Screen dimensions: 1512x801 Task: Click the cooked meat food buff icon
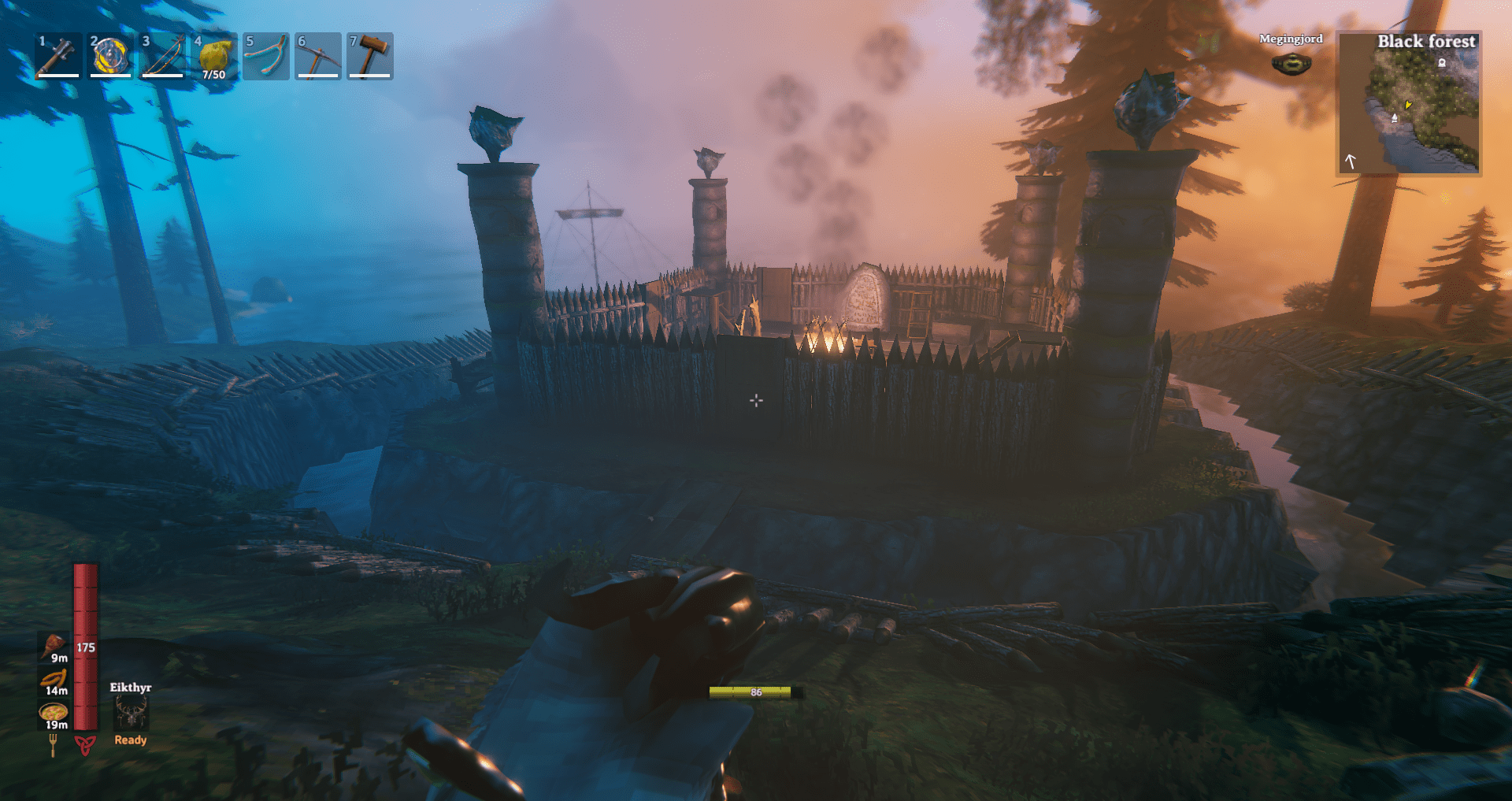54,646
